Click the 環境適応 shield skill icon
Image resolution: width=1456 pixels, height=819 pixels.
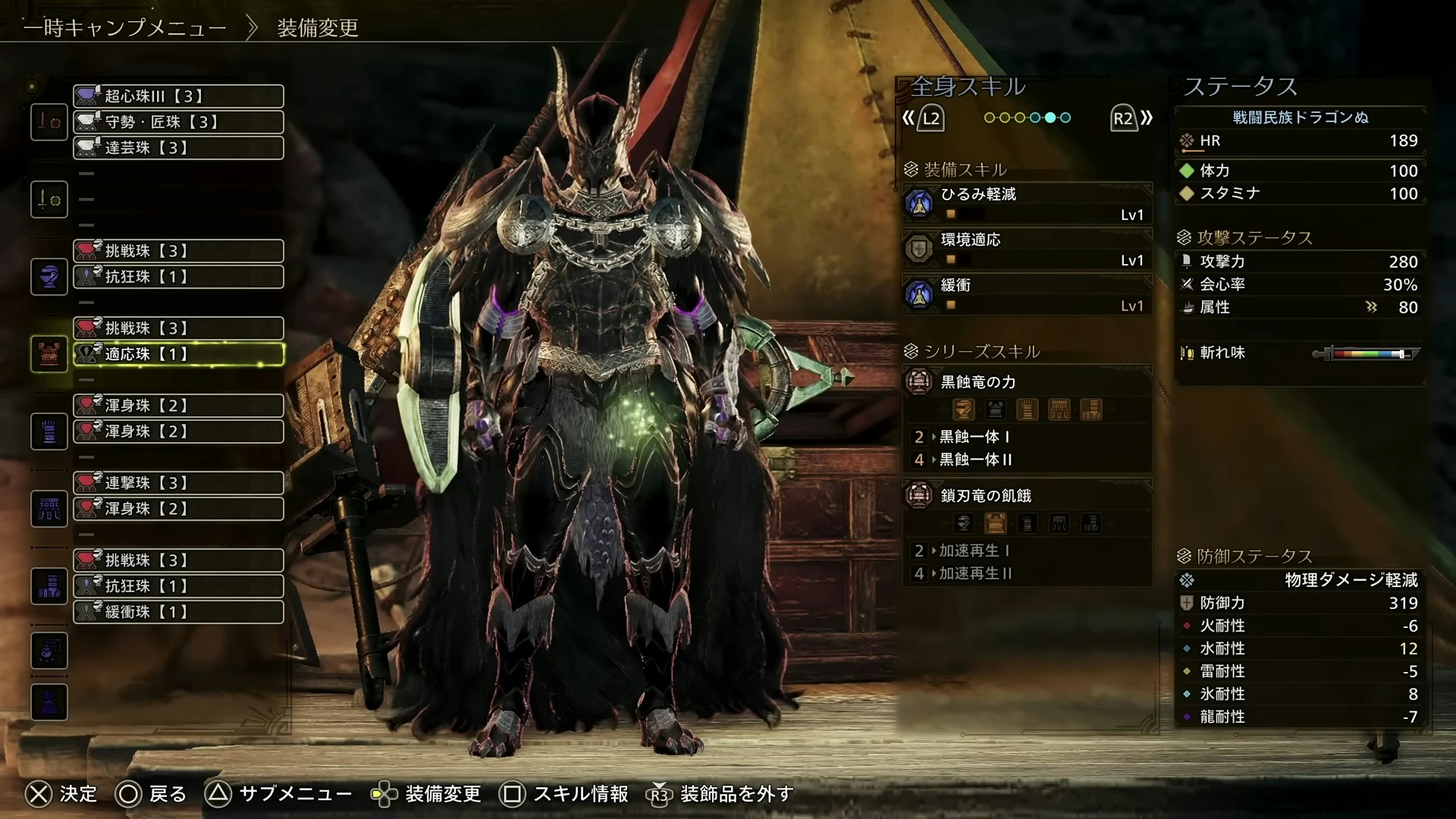point(920,249)
